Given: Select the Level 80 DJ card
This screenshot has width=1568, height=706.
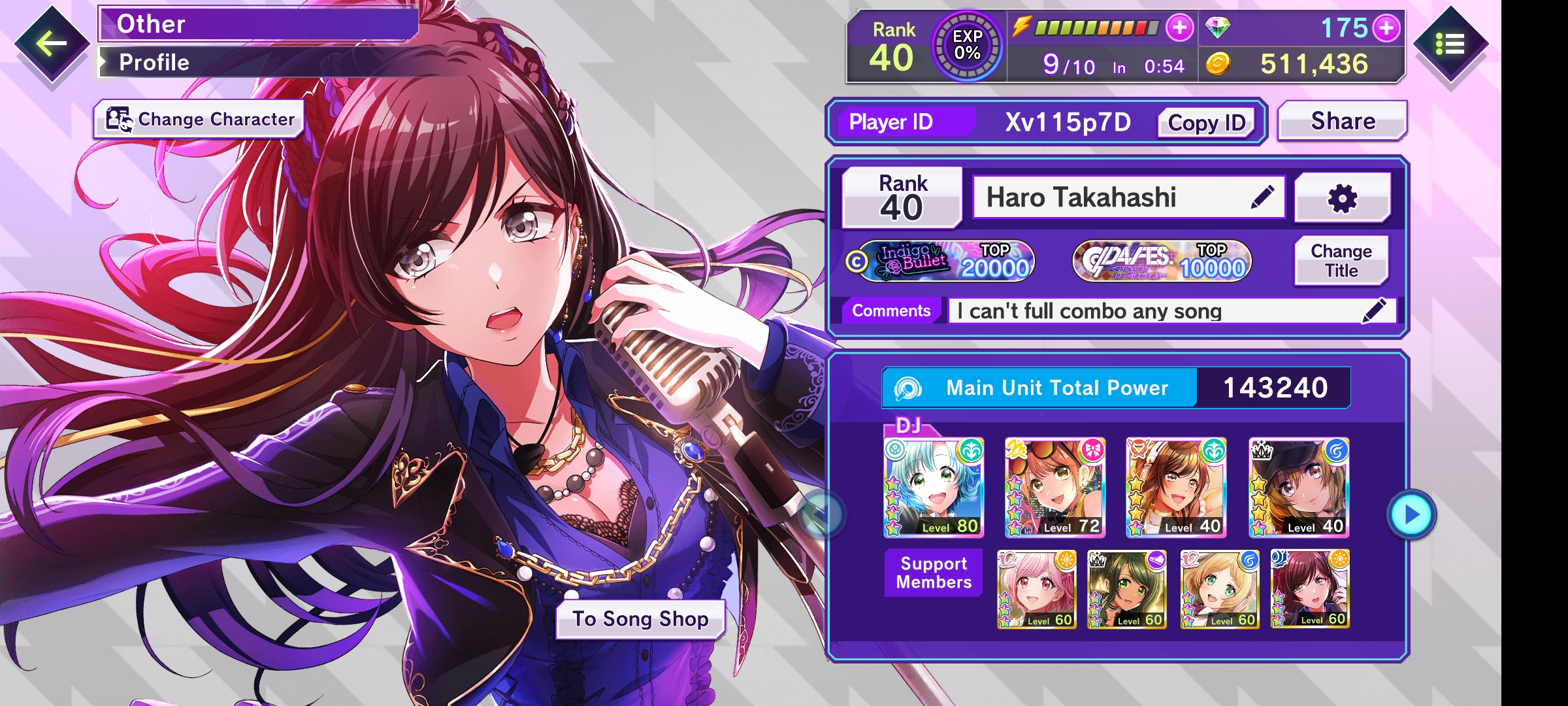Looking at the screenshot, I should click(x=934, y=488).
